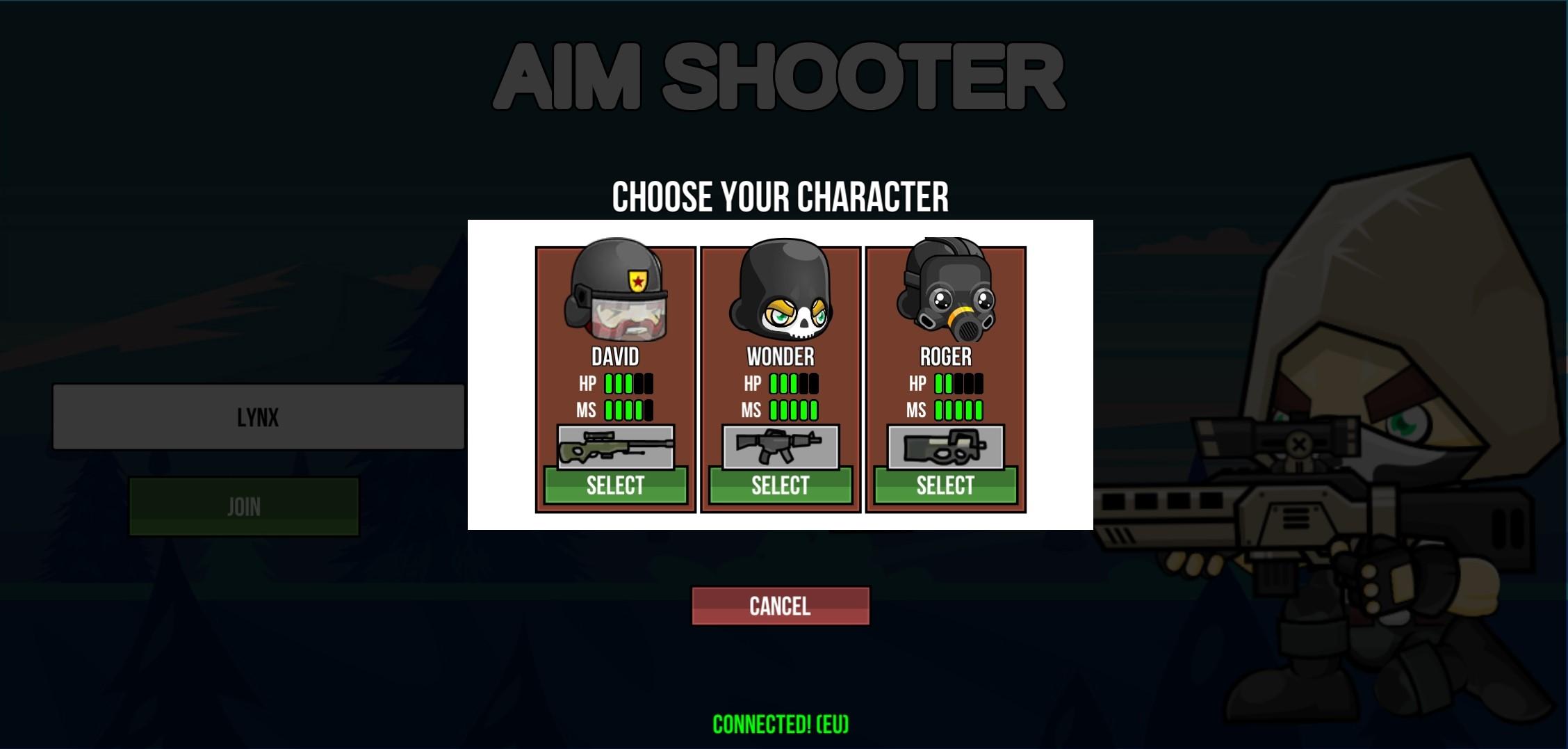Click the LYNX name input field
Screen dimensions: 1568x749
[x=259, y=417]
